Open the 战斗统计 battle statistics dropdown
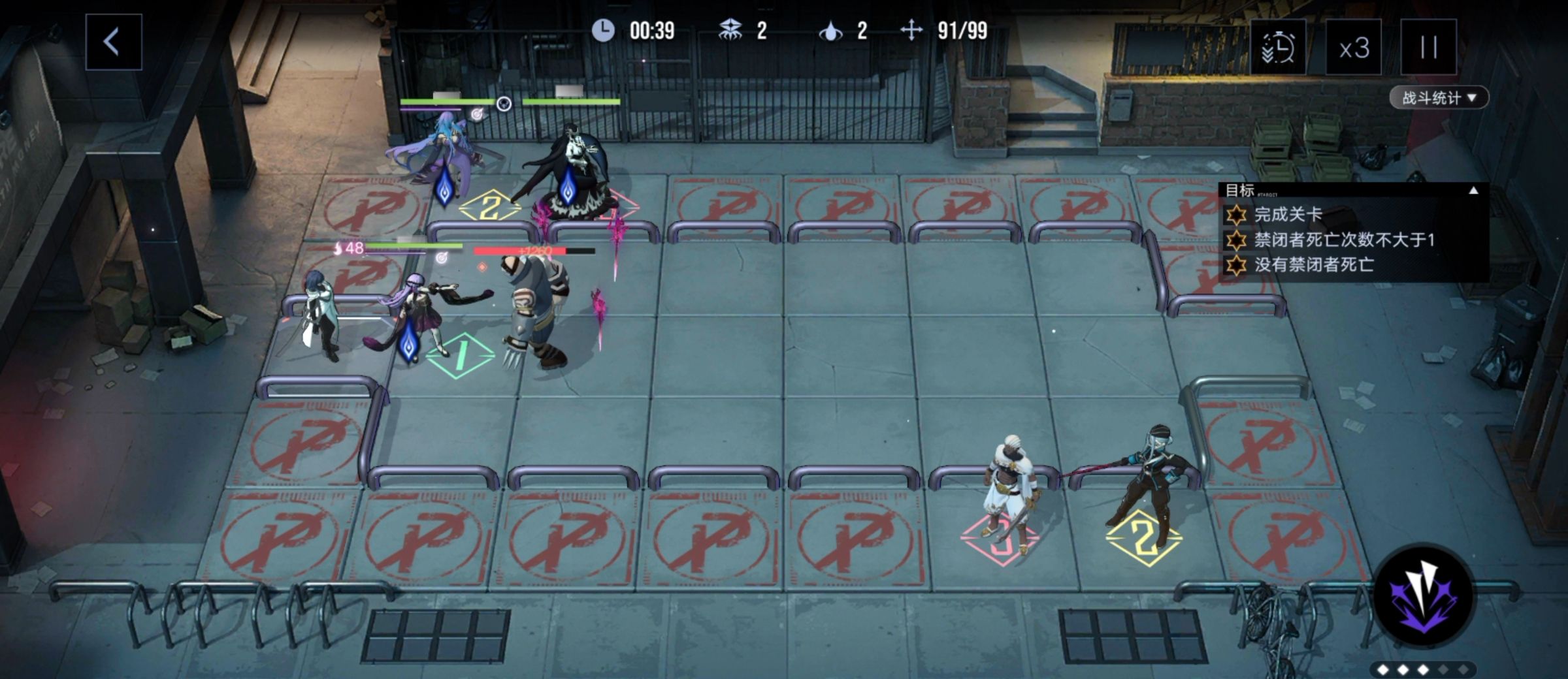The height and width of the screenshot is (679, 1568). pyautogui.click(x=1438, y=98)
